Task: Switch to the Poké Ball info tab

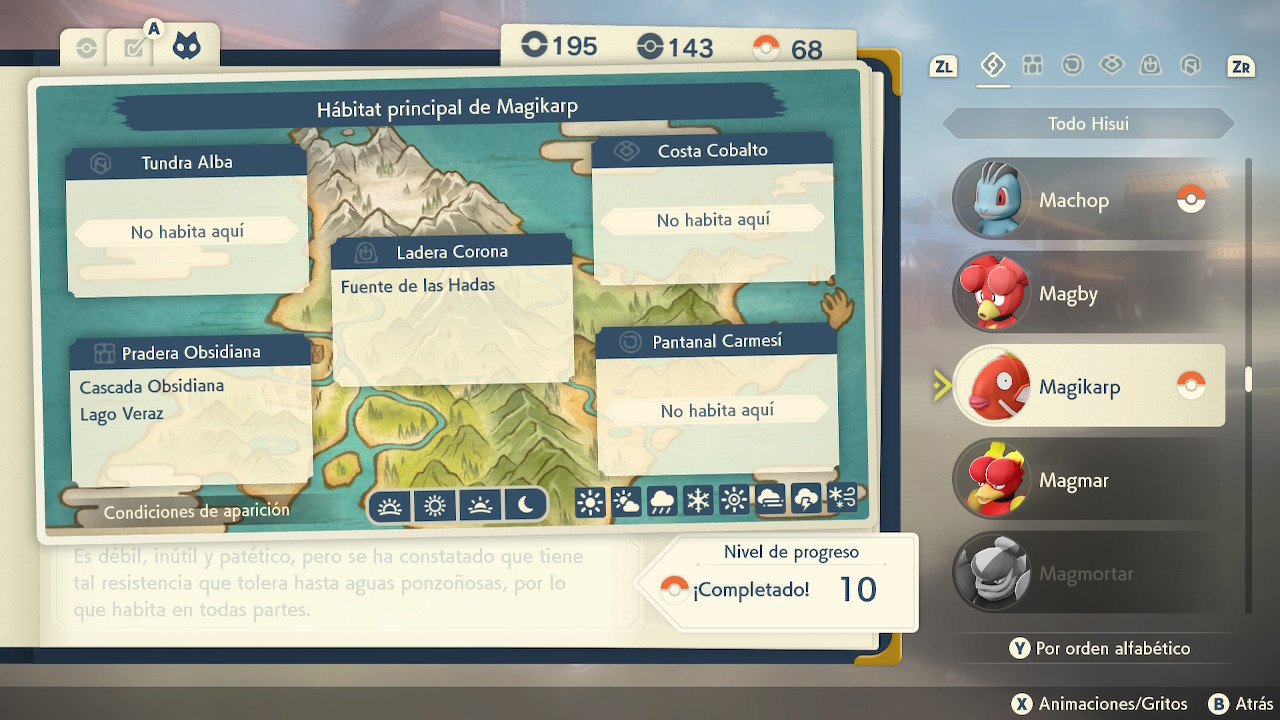Action: pos(87,48)
